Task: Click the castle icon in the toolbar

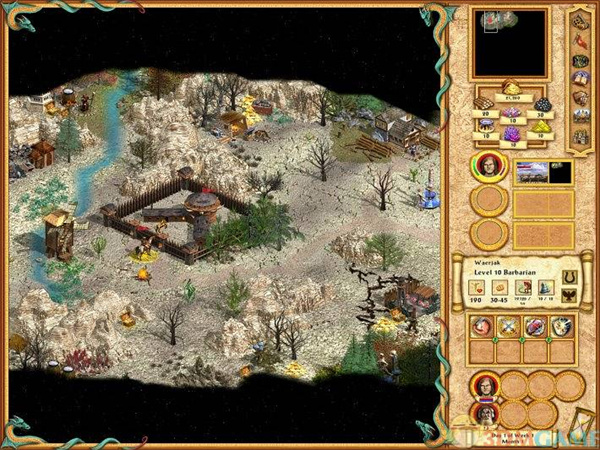Action: click(x=580, y=136)
